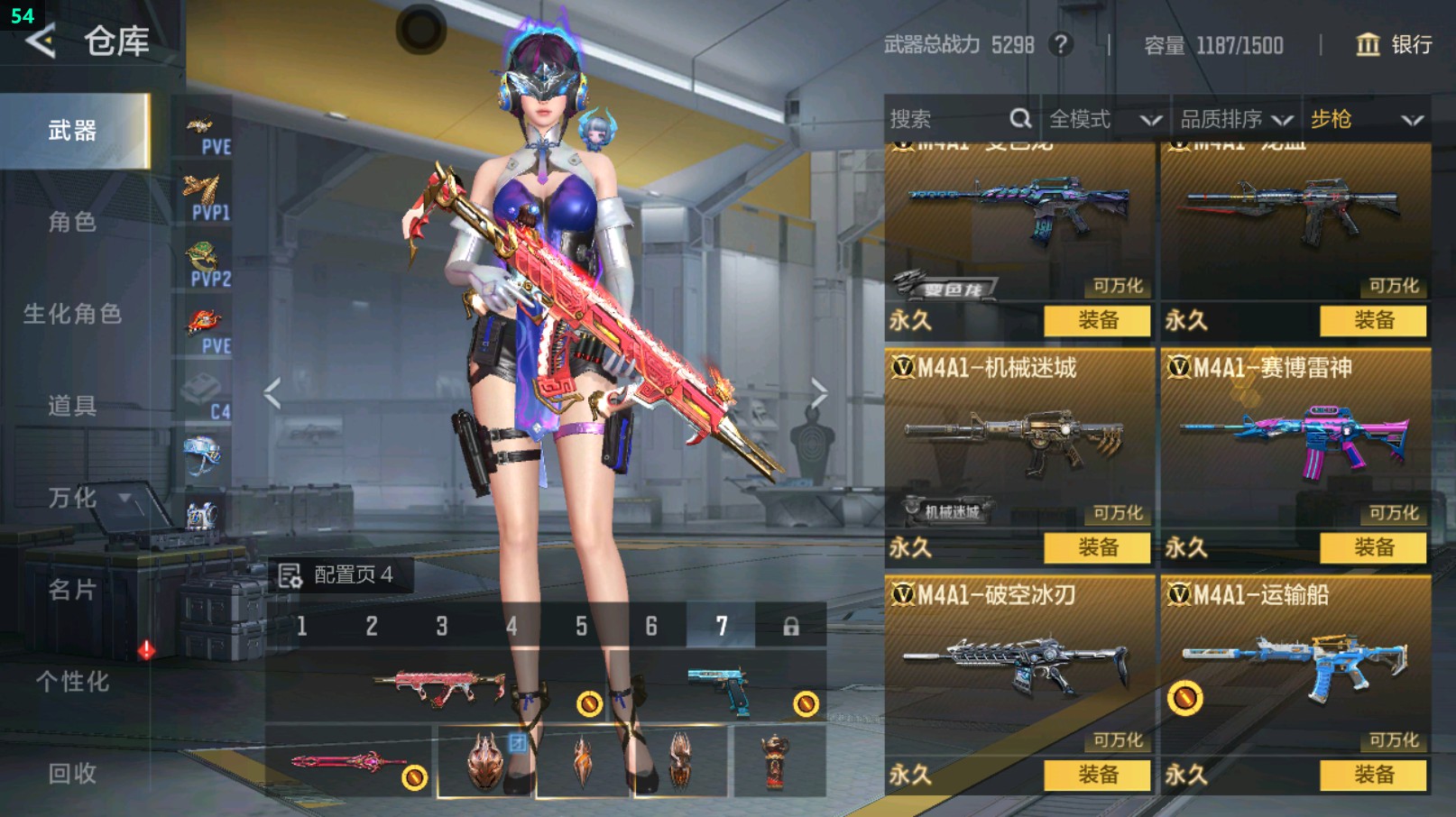
Task: Open the 步枪 weapon type dropdown
Action: tap(1366, 119)
